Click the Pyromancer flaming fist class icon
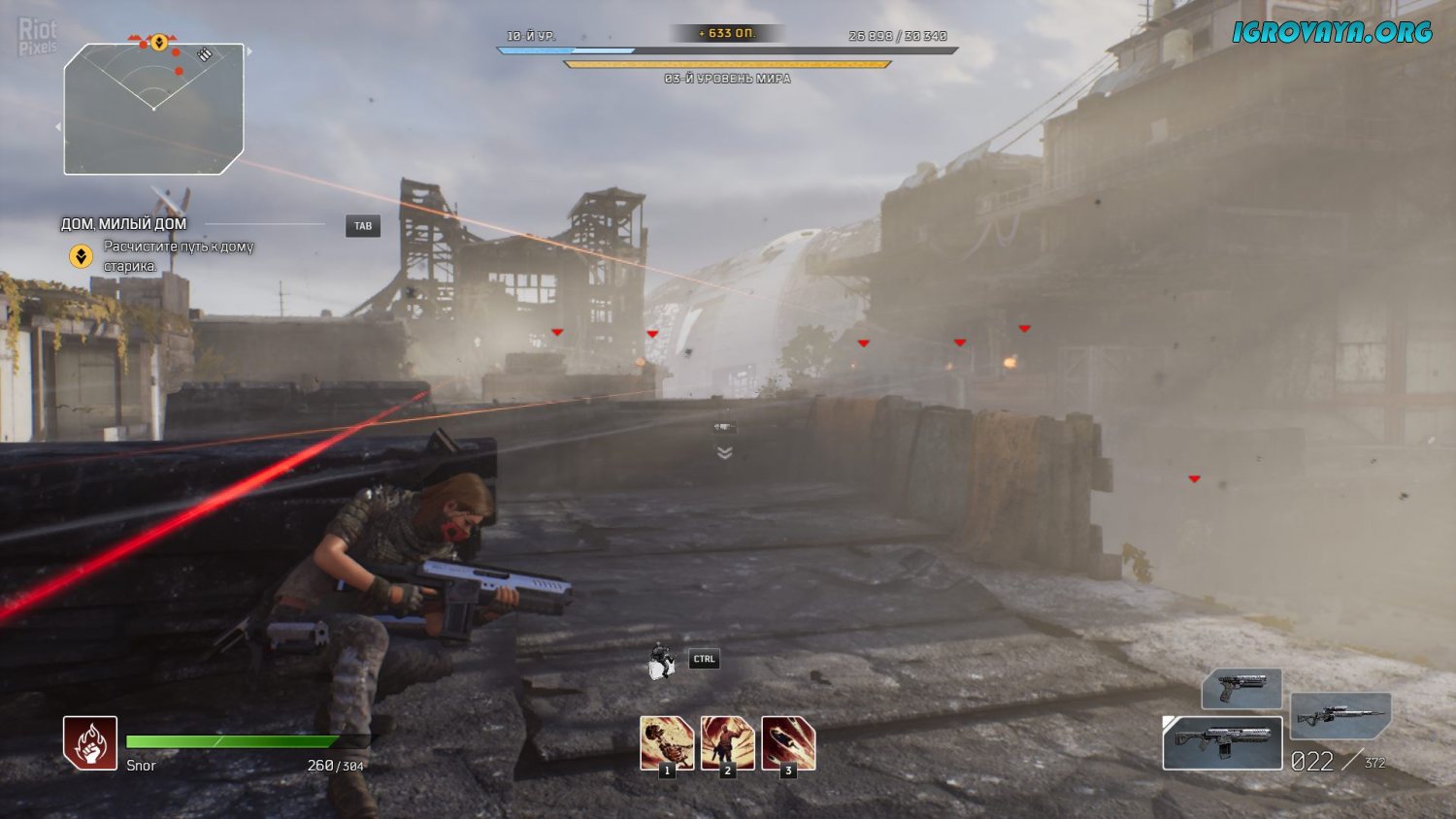This screenshot has width=1456, height=819. (90, 743)
